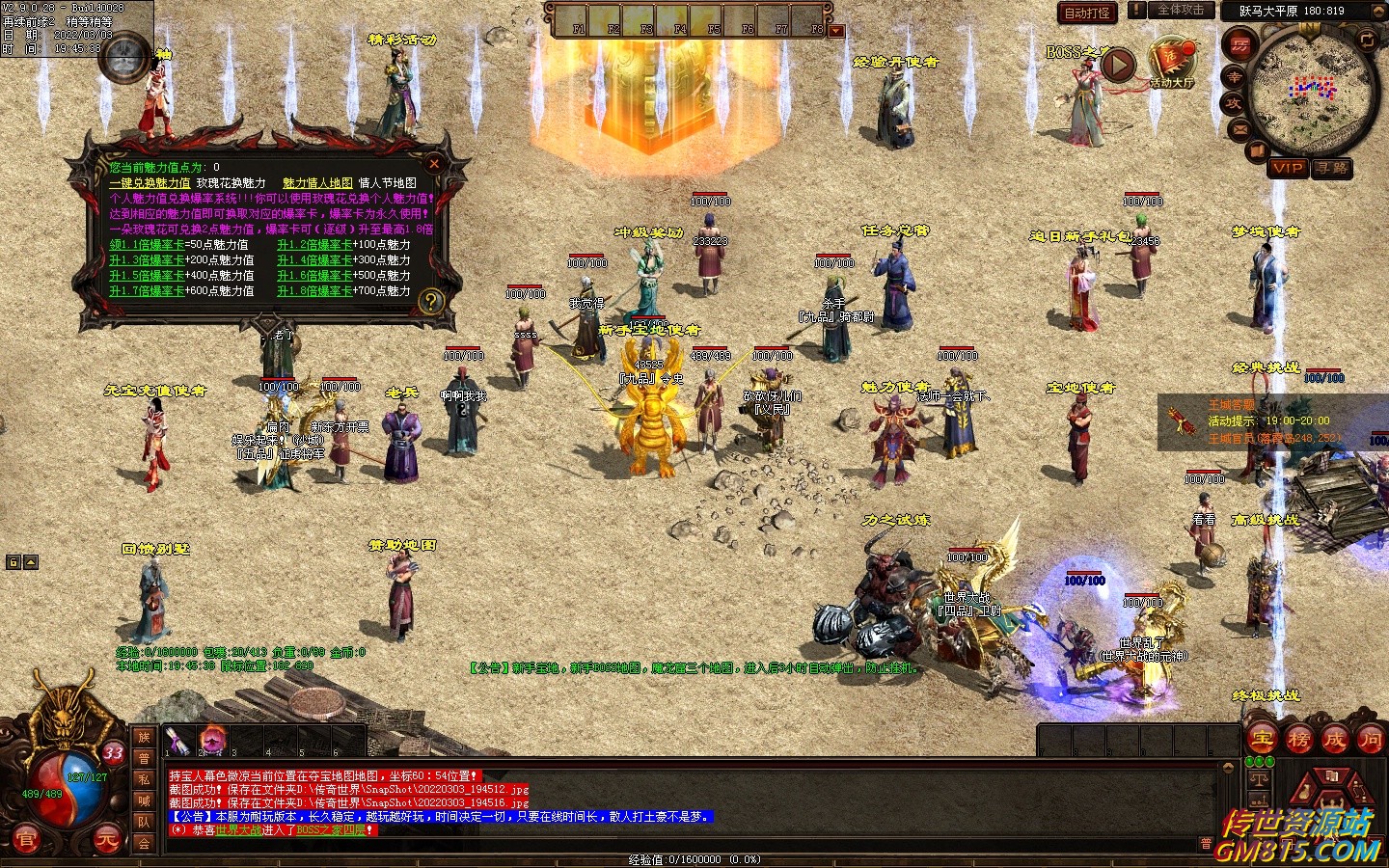Screen dimensions: 1389x868
Task: Claim the 领1.1倍爆率卡 link
Action: tap(147, 245)
